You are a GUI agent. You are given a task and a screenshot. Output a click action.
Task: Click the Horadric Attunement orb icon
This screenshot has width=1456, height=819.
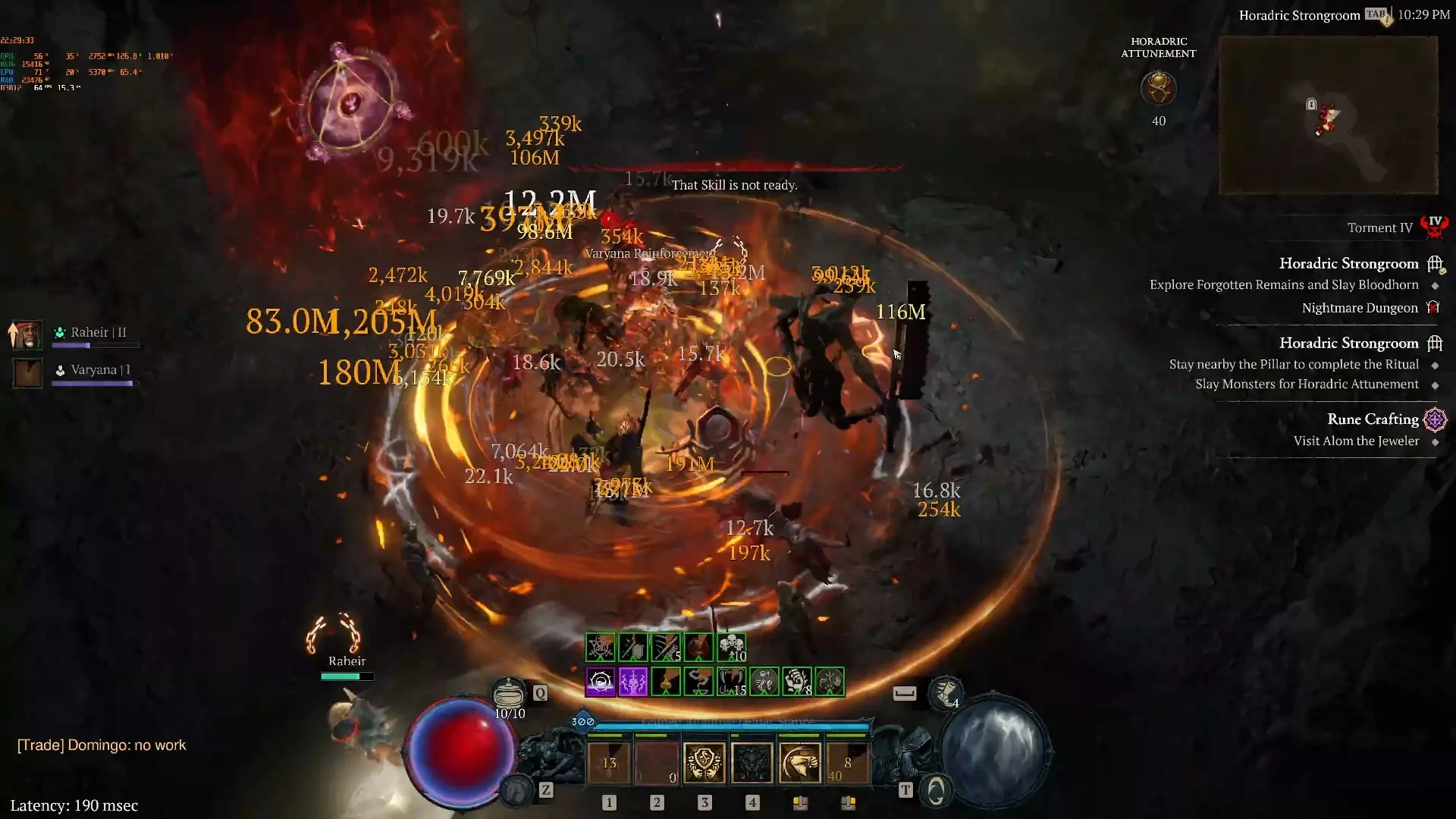[x=1158, y=89]
